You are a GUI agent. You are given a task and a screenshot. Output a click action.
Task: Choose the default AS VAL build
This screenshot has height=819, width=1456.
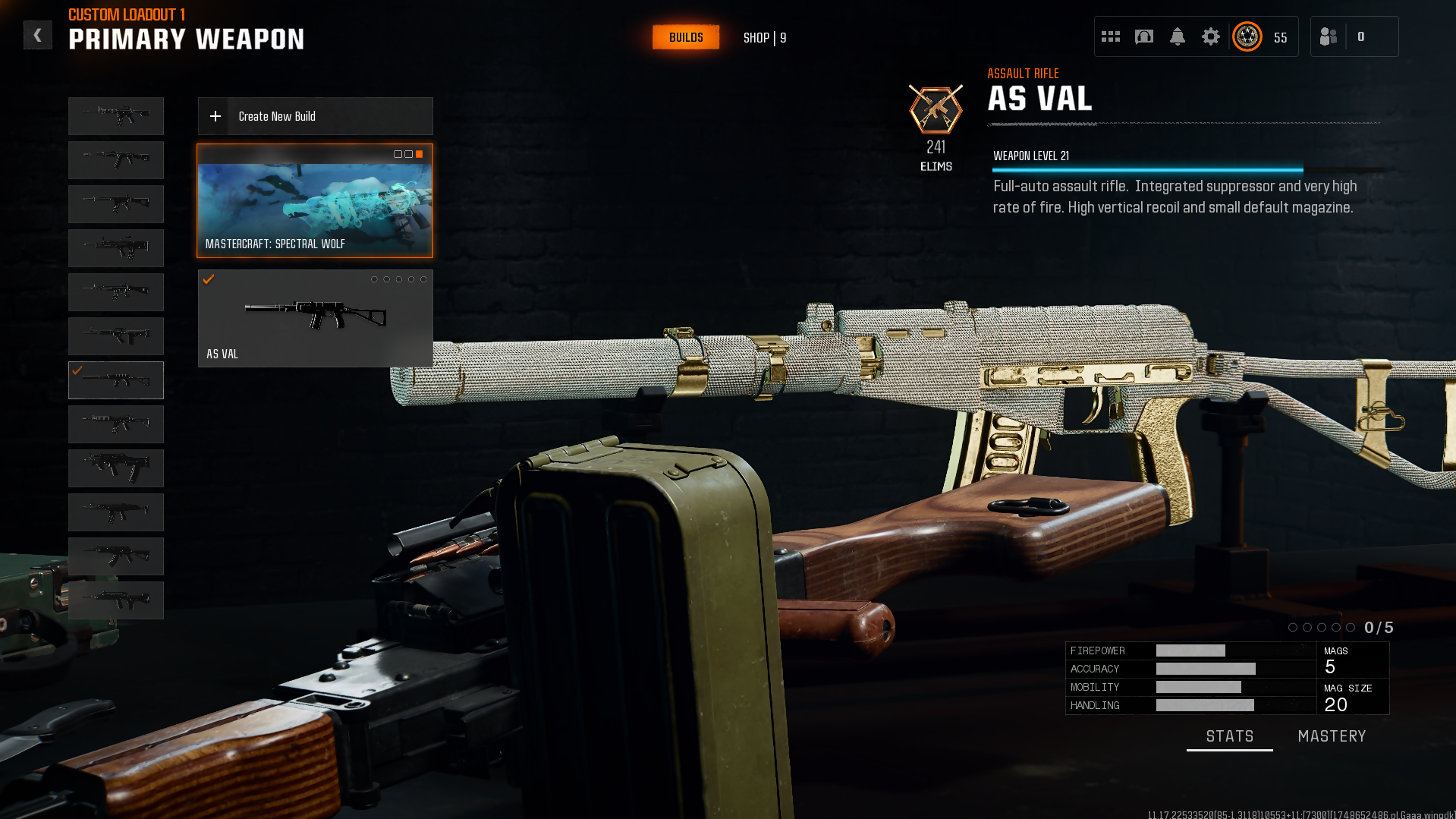click(x=315, y=319)
